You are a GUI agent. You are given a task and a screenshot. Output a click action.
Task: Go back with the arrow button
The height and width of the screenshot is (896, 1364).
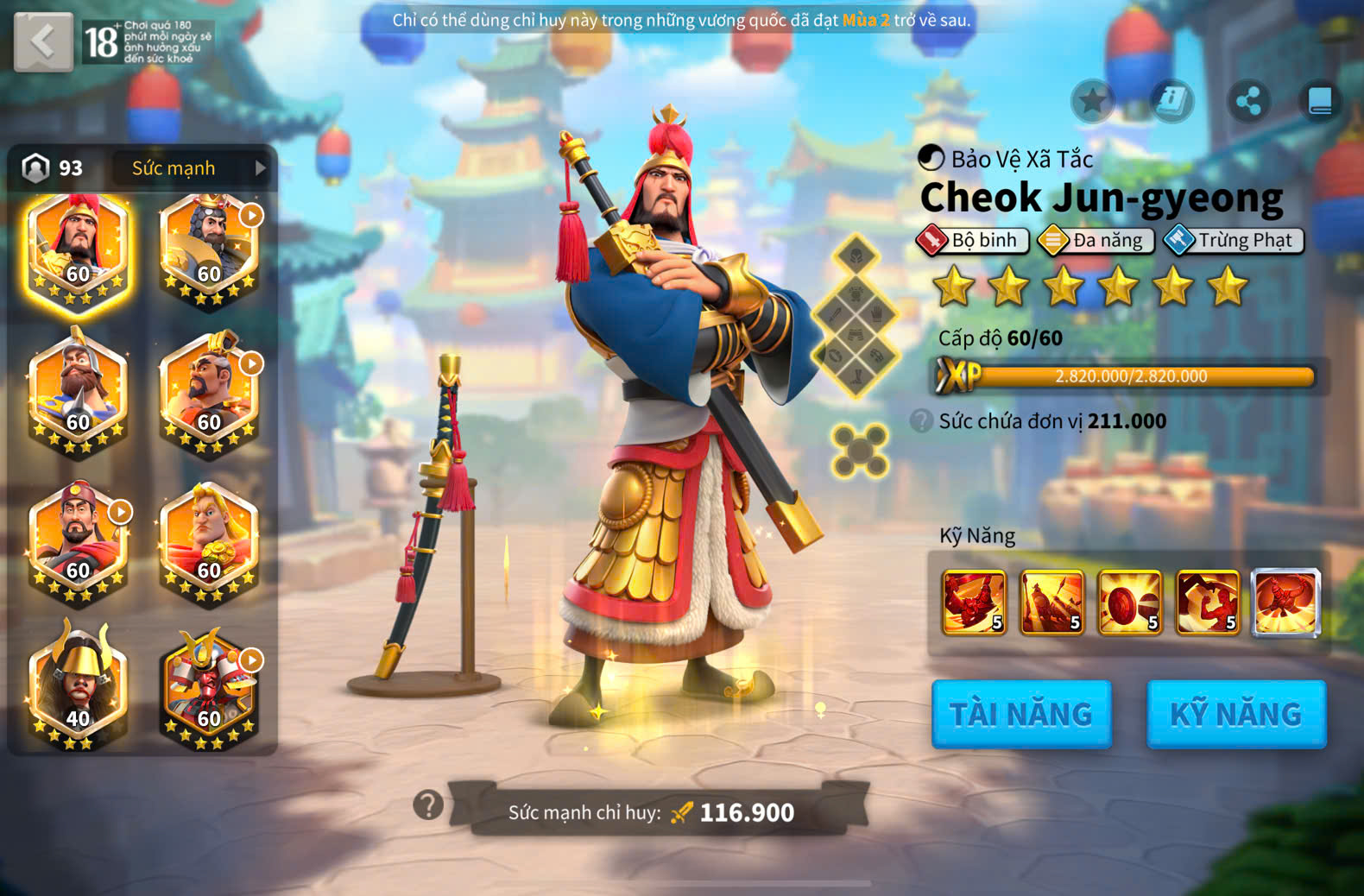(43, 41)
